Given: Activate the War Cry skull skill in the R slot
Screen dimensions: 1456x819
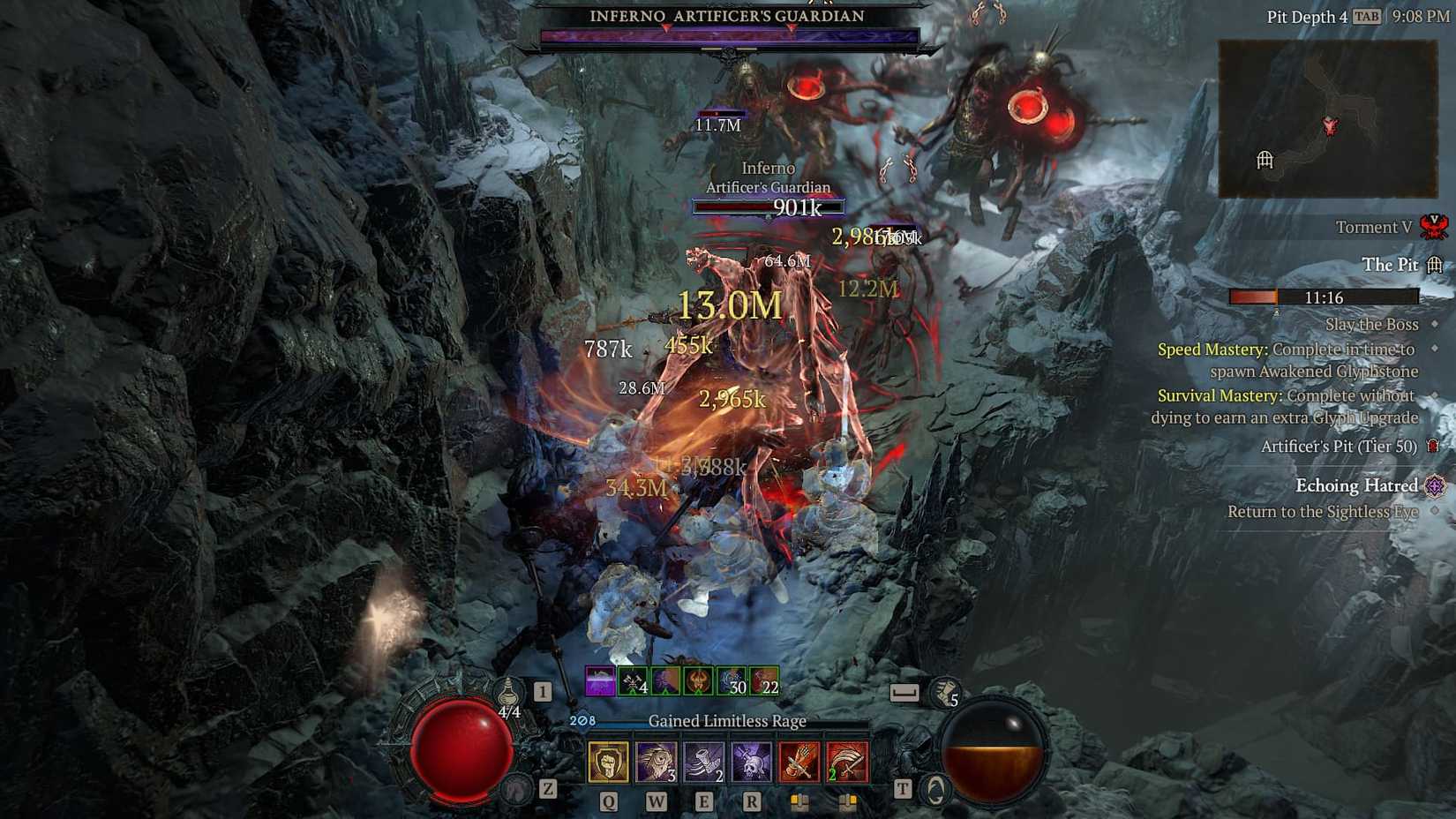Looking at the screenshot, I should point(753,761).
